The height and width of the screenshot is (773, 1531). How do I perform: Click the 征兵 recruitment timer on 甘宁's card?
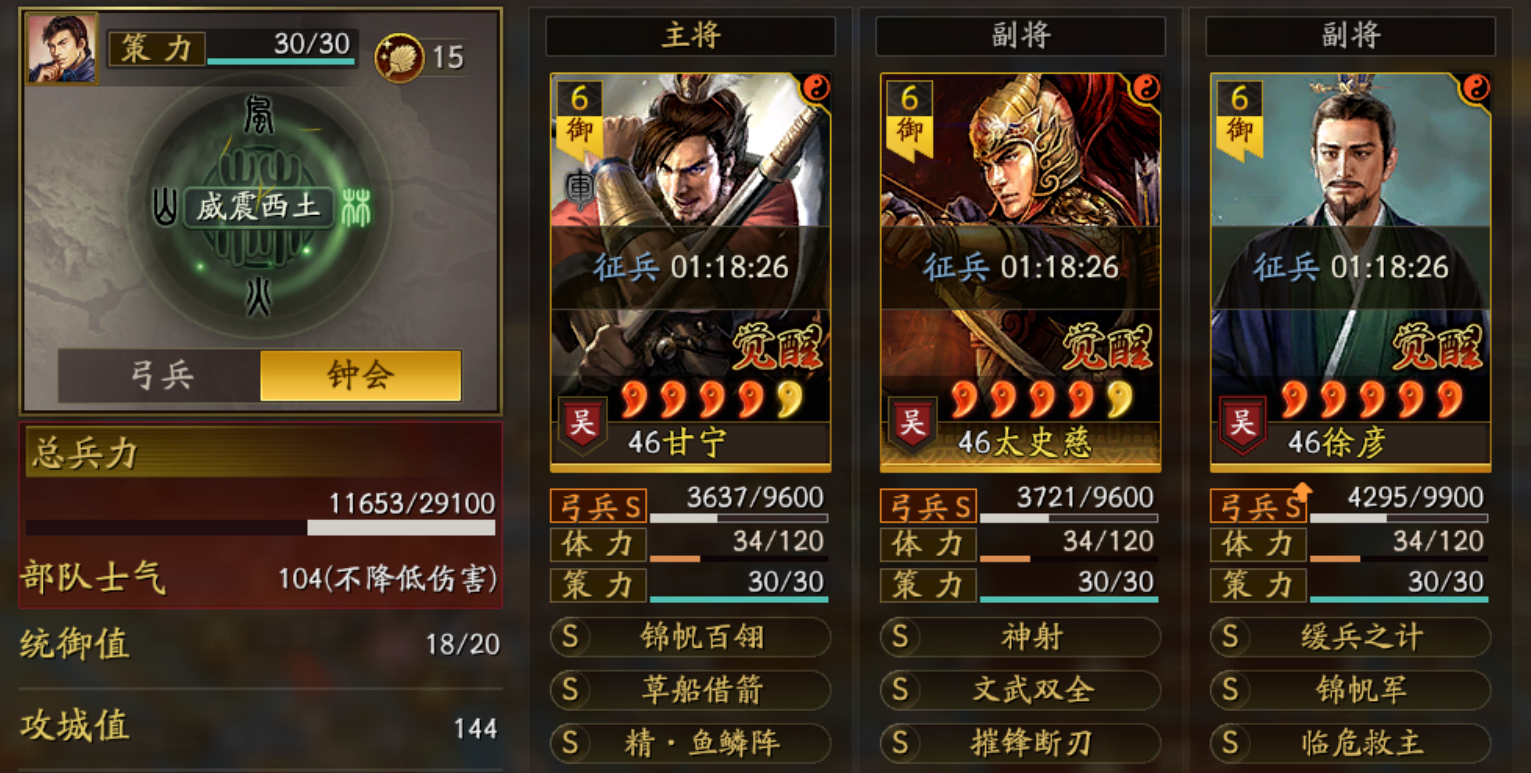(x=690, y=267)
